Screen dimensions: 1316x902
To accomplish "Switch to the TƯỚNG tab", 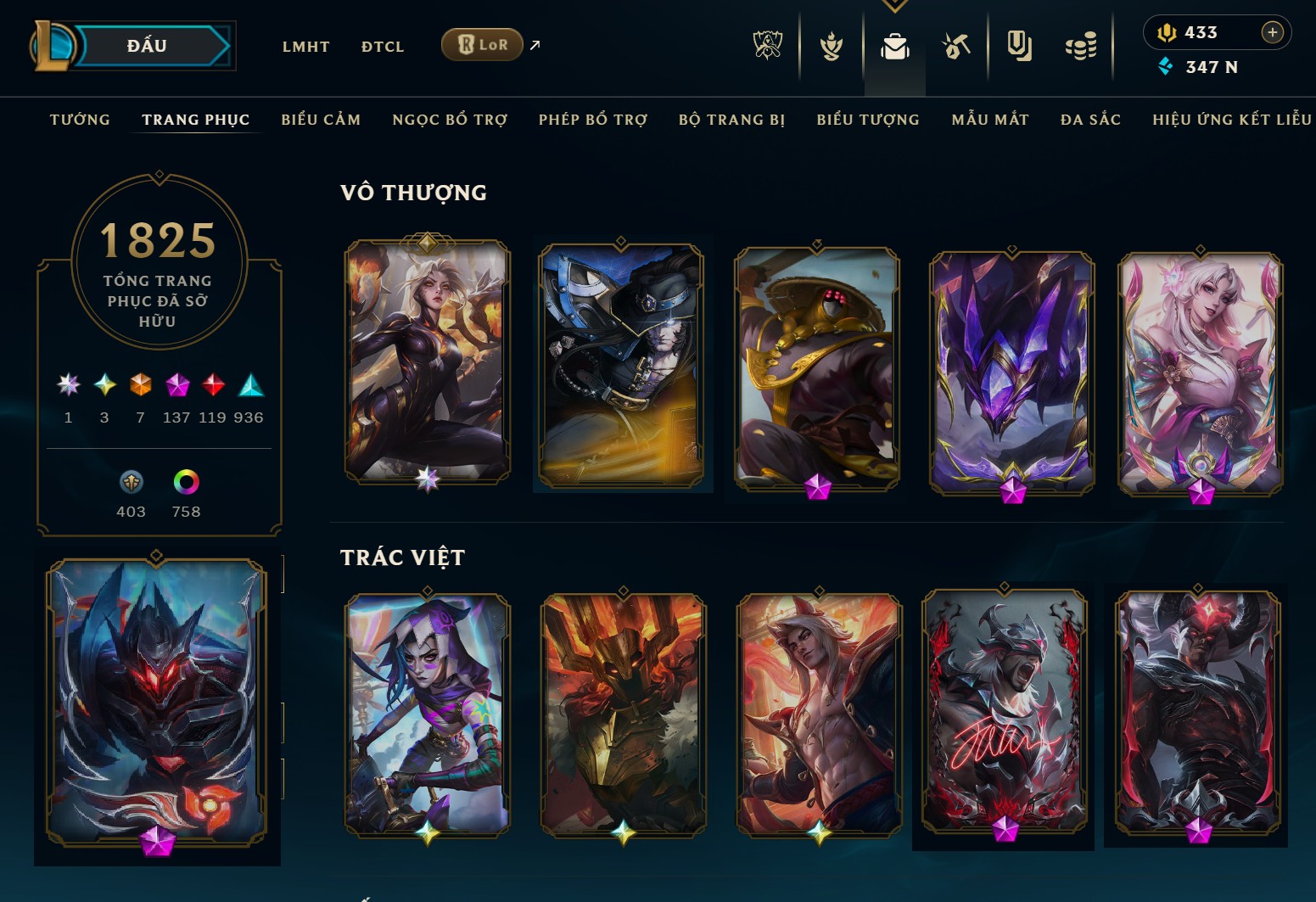I will [80, 120].
